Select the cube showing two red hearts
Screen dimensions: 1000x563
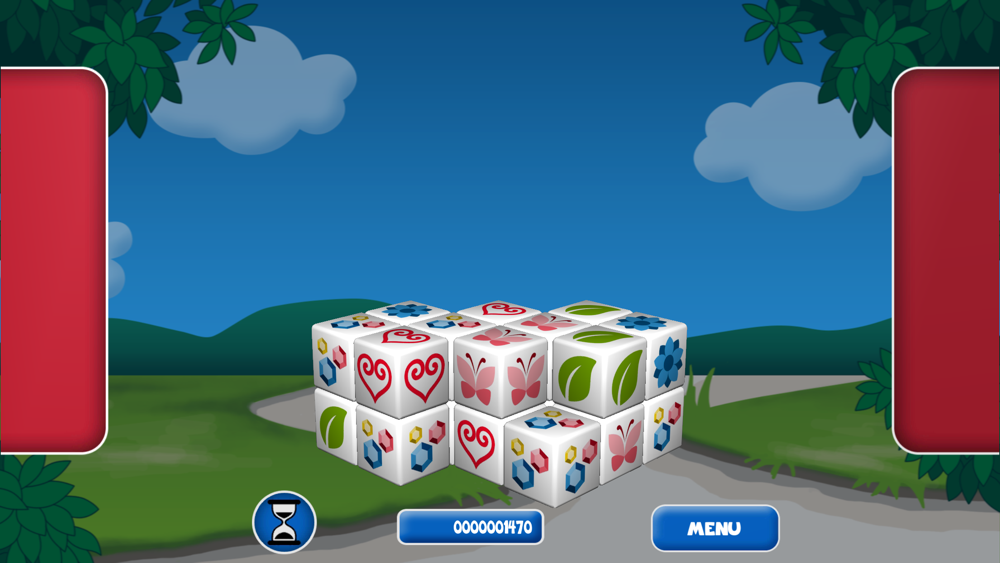pyautogui.click(x=401, y=375)
